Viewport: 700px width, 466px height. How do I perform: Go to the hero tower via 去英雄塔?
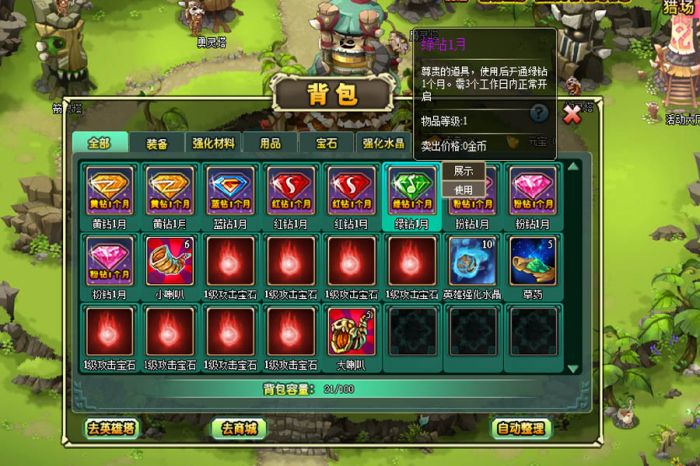[109, 428]
